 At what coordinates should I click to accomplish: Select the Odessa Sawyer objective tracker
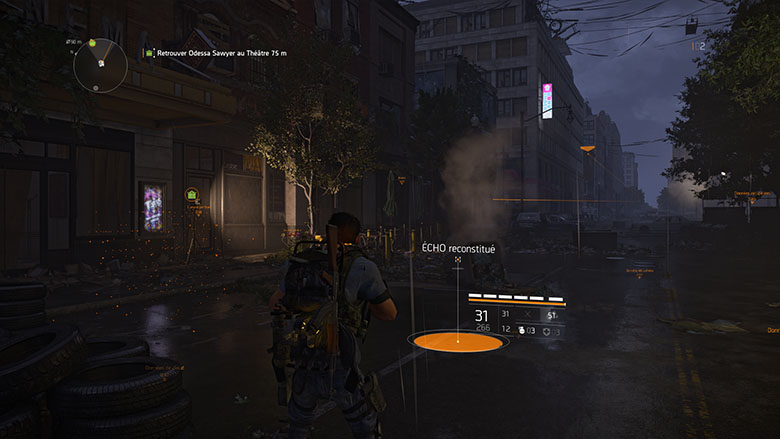tap(214, 53)
